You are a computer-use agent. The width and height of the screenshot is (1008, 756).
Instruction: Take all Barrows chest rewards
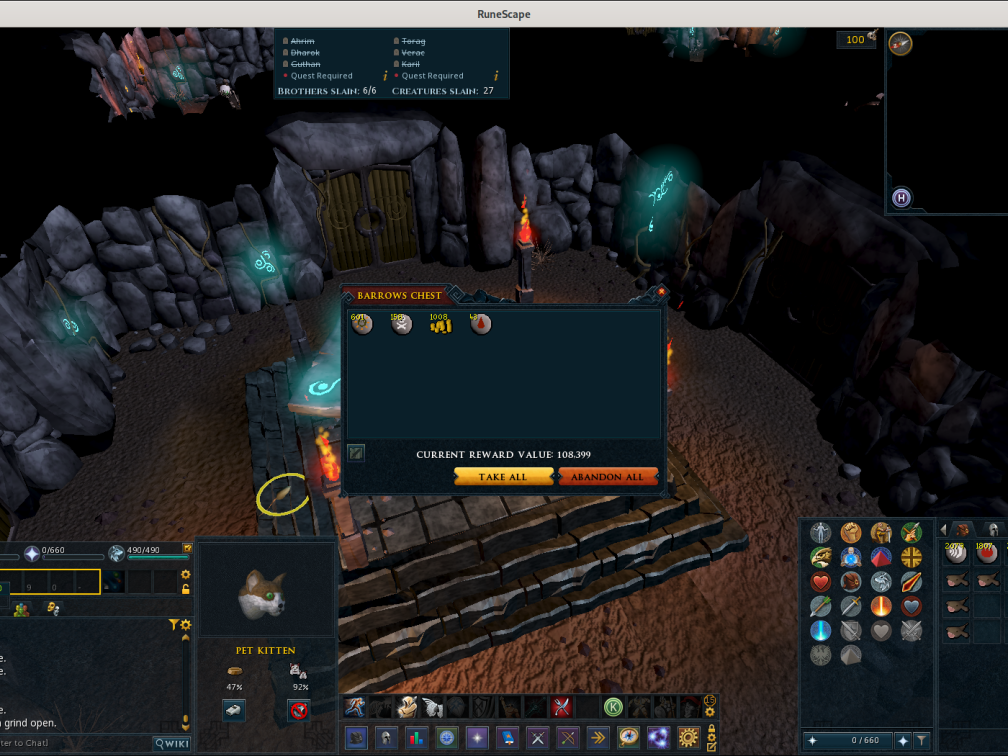(x=503, y=477)
